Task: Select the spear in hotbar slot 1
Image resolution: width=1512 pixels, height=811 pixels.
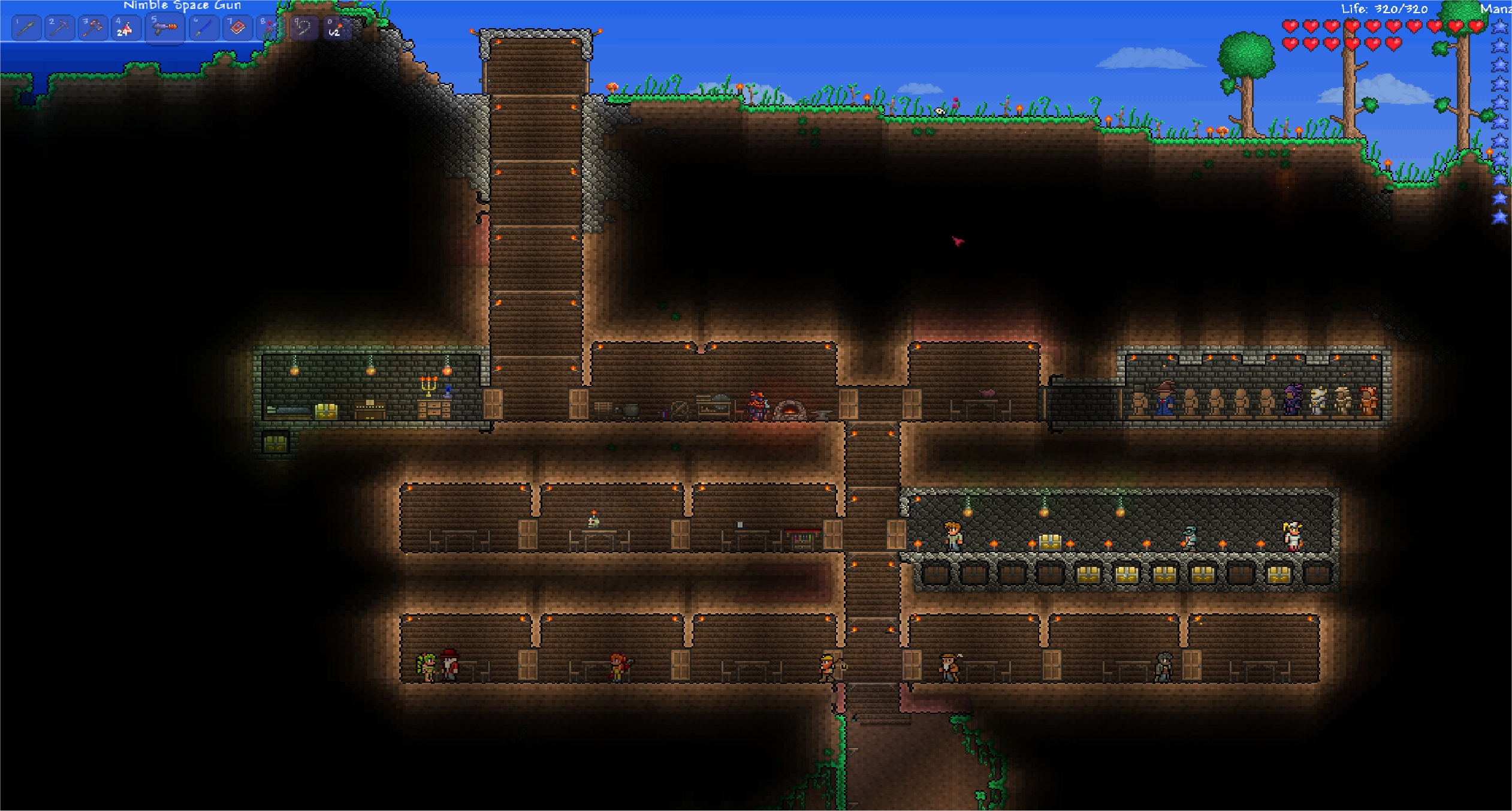Action: [x=27, y=28]
